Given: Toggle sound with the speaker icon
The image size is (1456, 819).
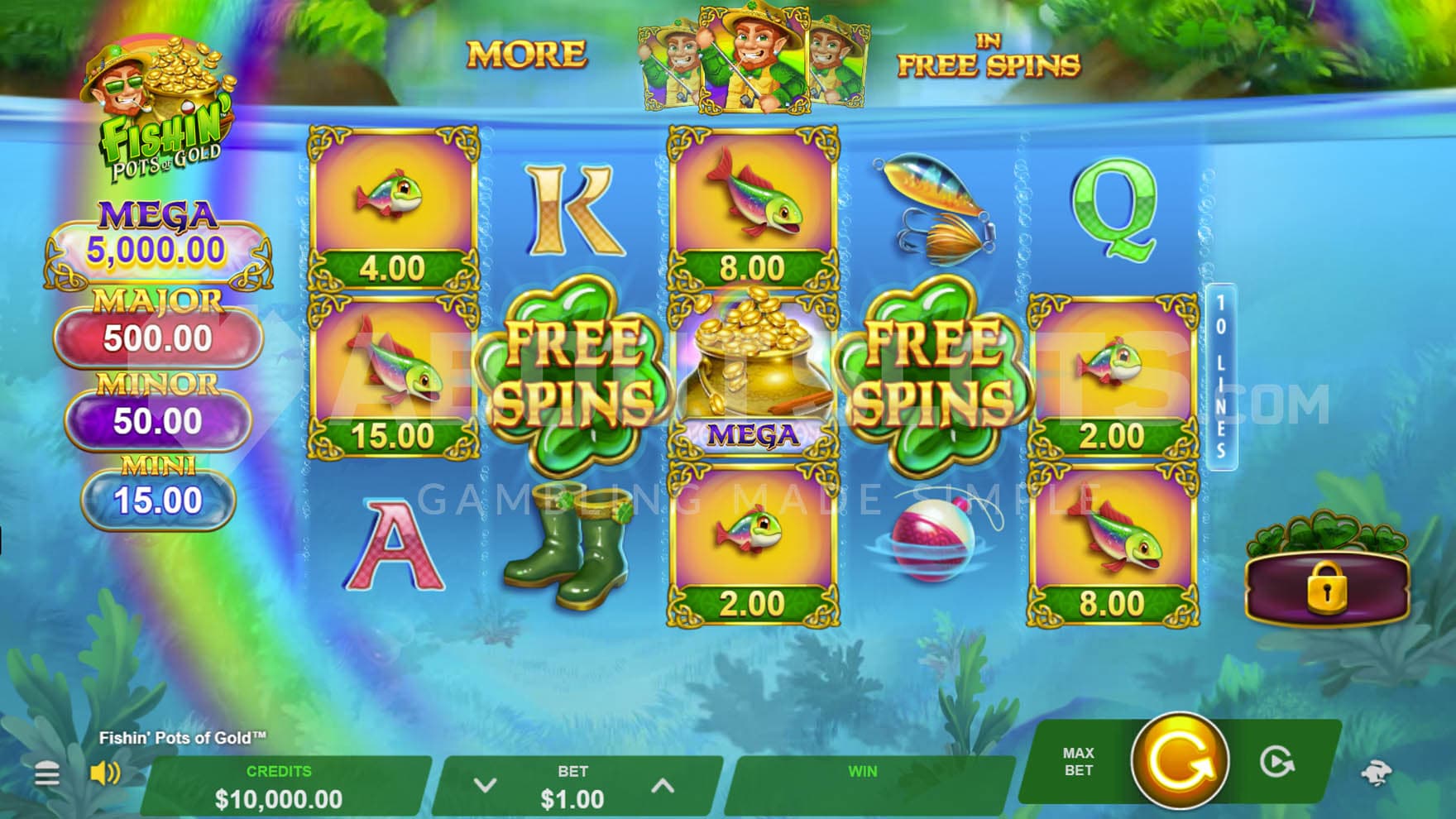Looking at the screenshot, I should coord(105,773).
